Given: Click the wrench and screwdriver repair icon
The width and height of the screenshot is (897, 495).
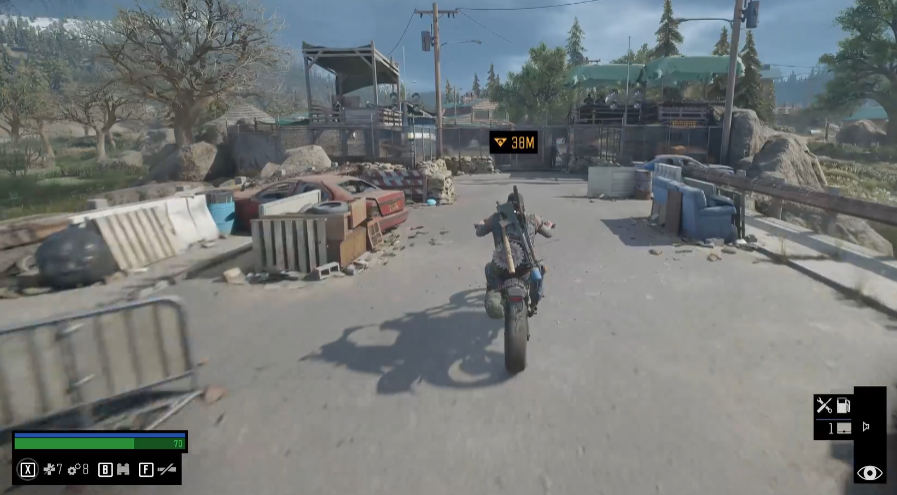Looking at the screenshot, I should [824, 405].
